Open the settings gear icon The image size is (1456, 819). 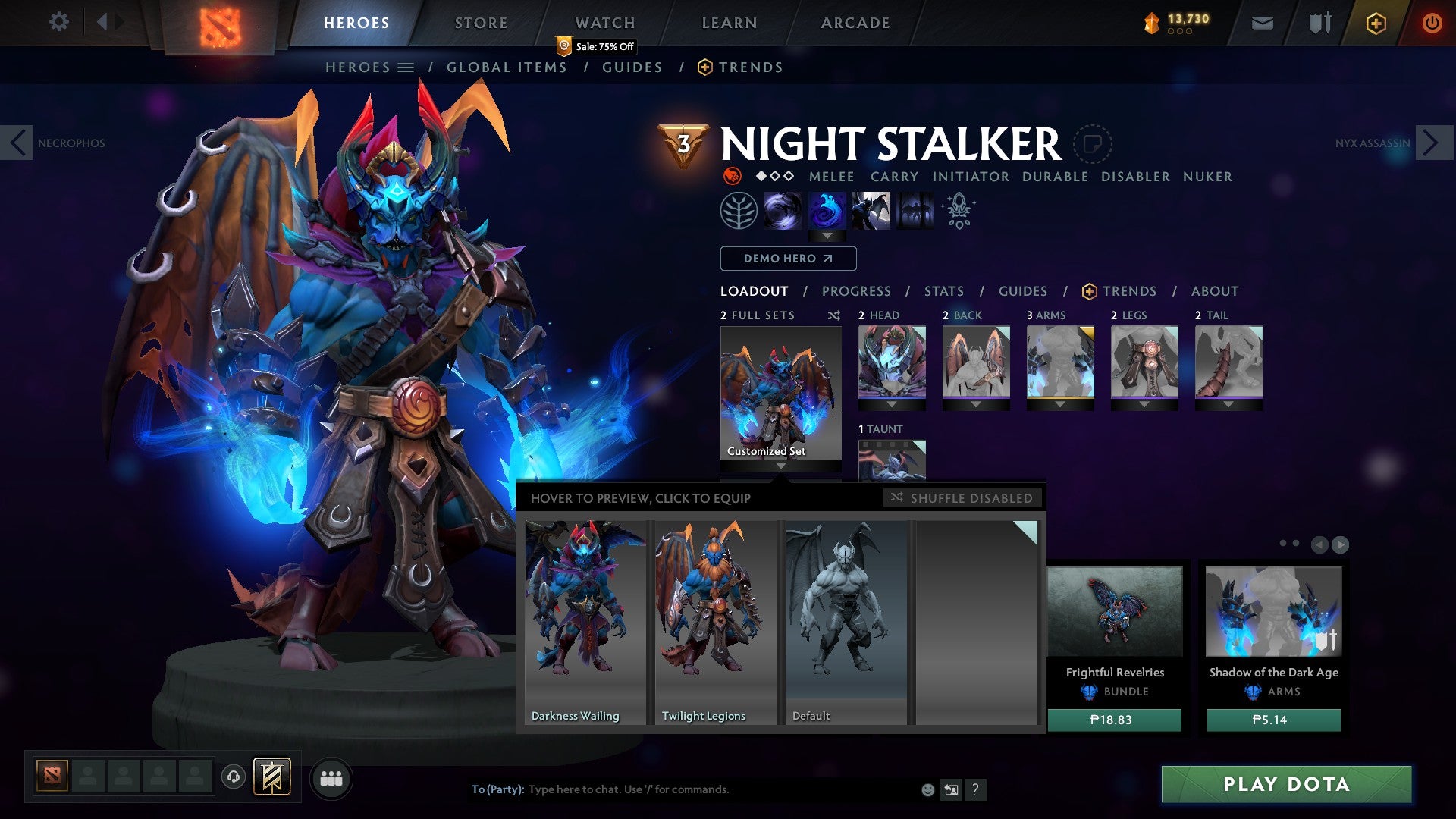tap(59, 22)
